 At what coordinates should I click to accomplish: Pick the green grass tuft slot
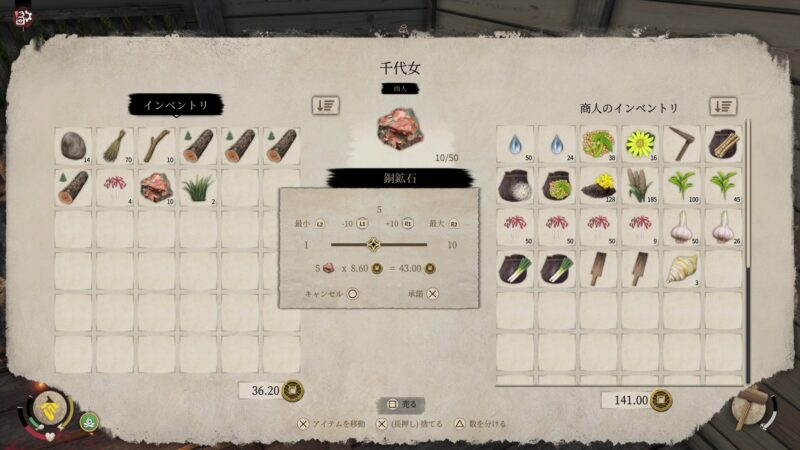point(198,187)
